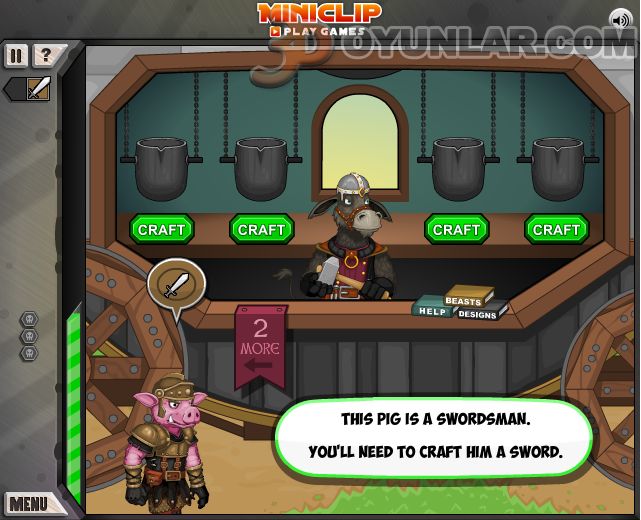Open the question mark help button
Image resolution: width=641 pixels, height=520 pixels.
pos(44,55)
